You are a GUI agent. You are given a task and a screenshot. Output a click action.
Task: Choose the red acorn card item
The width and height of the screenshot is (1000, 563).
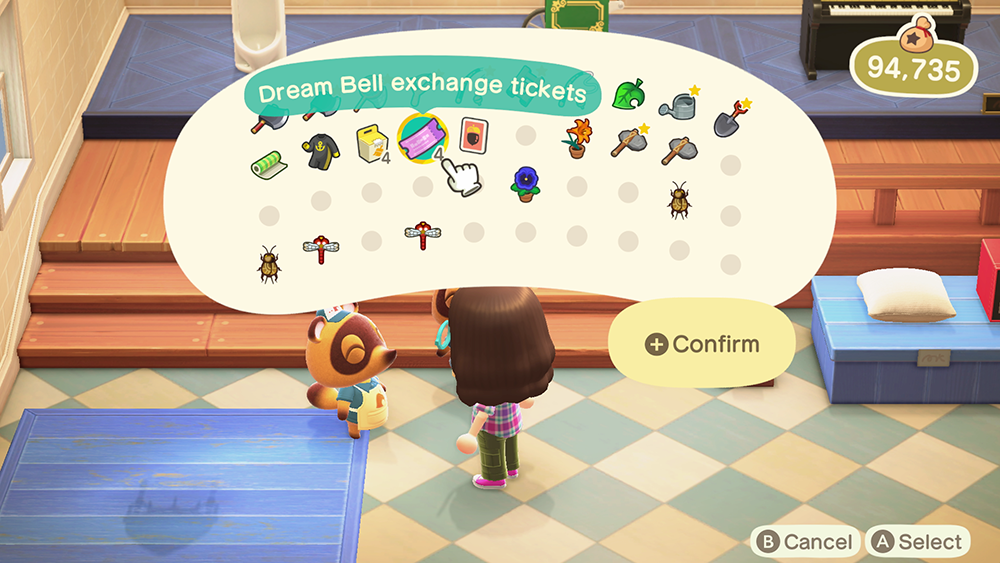473,134
